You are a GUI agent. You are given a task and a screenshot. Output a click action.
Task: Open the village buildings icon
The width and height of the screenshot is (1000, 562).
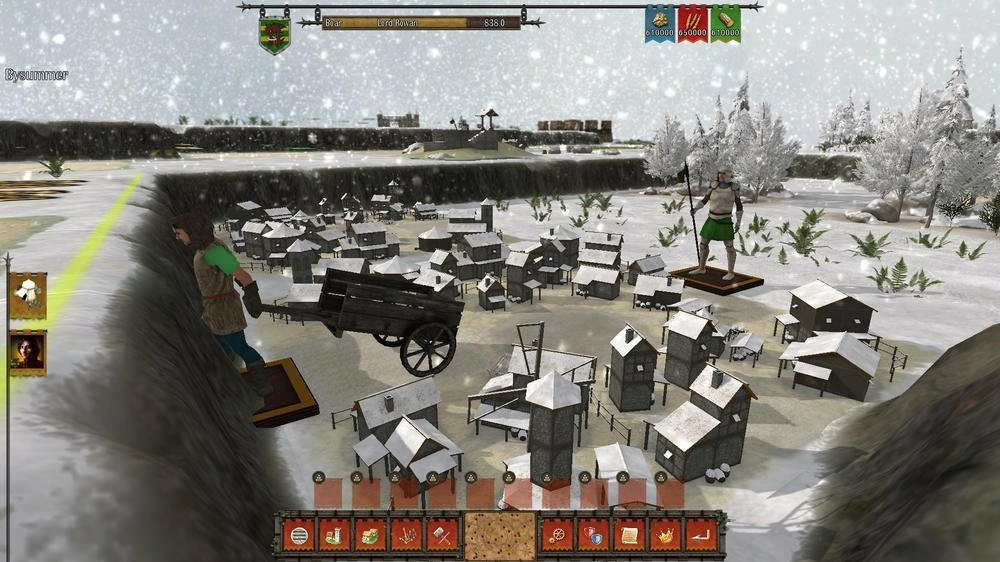[370, 536]
